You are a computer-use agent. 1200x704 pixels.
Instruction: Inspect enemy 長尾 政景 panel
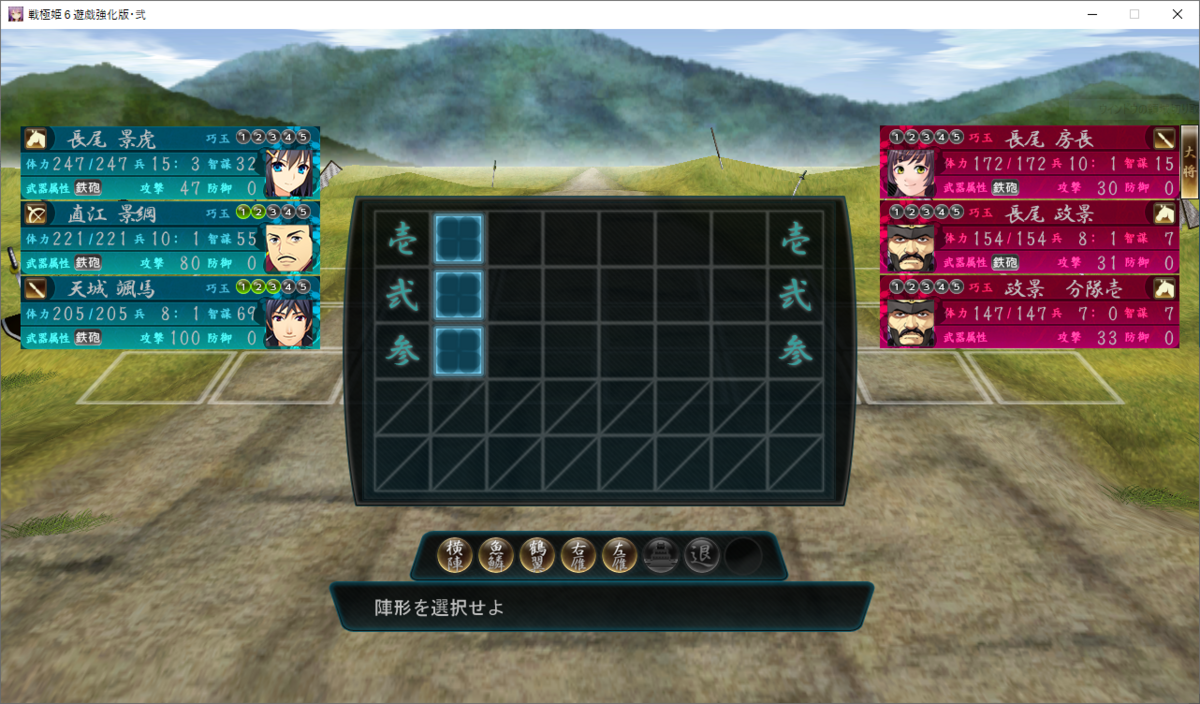[x=1030, y=237]
